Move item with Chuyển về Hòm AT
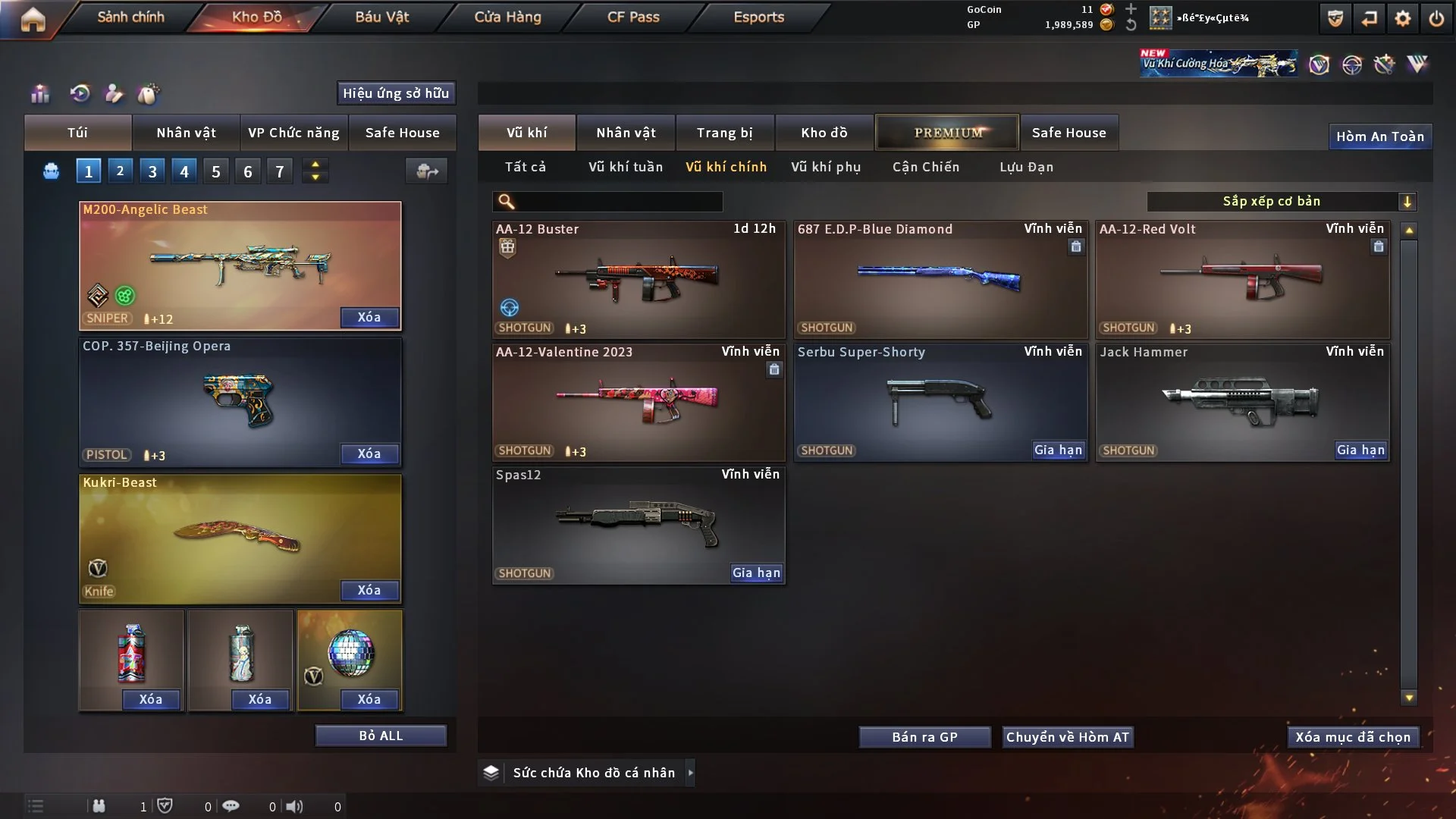The height and width of the screenshot is (819, 1456). (1067, 737)
